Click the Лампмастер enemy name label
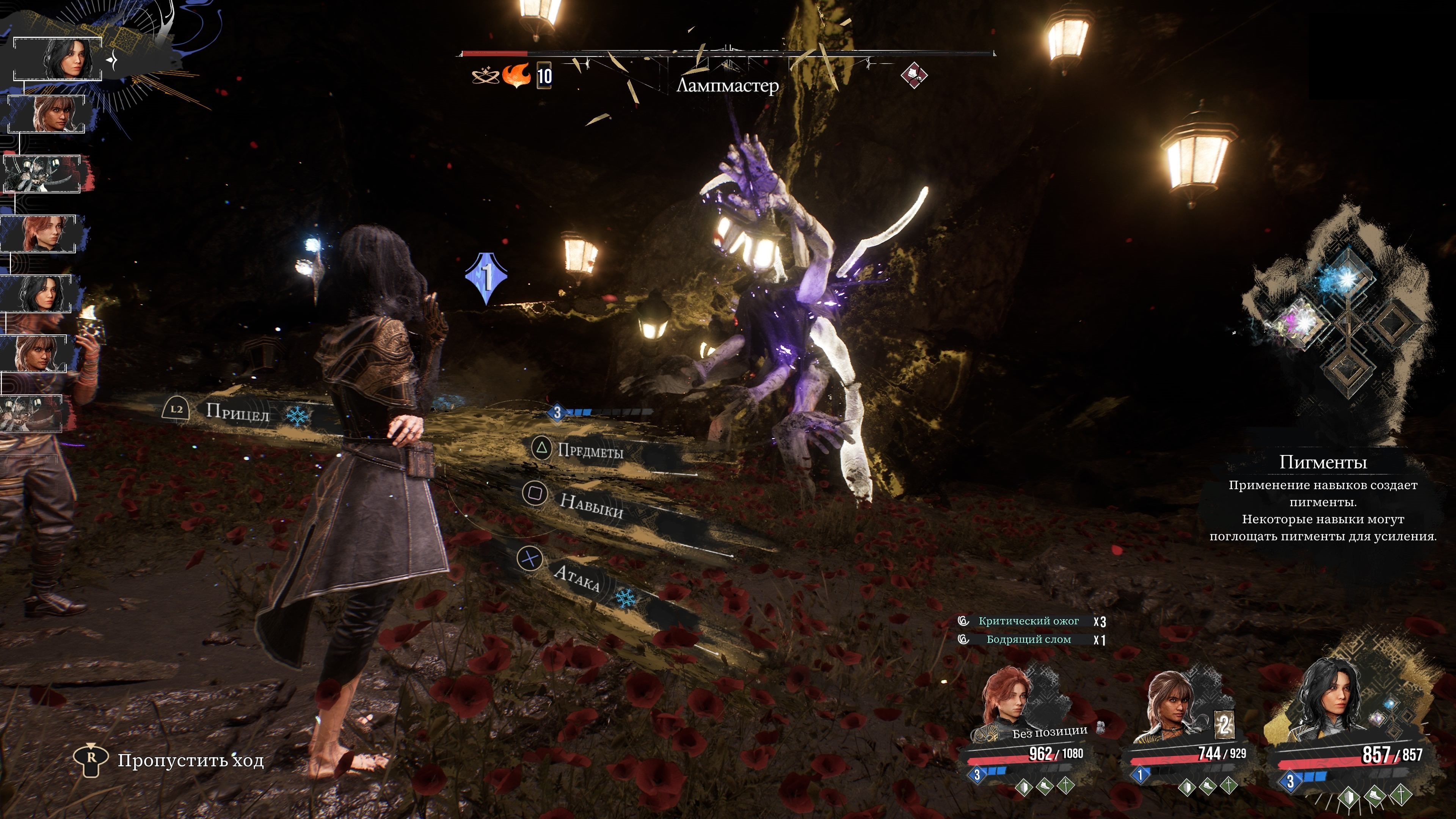This screenshot has width=1456, height=819. pos(728,86)
